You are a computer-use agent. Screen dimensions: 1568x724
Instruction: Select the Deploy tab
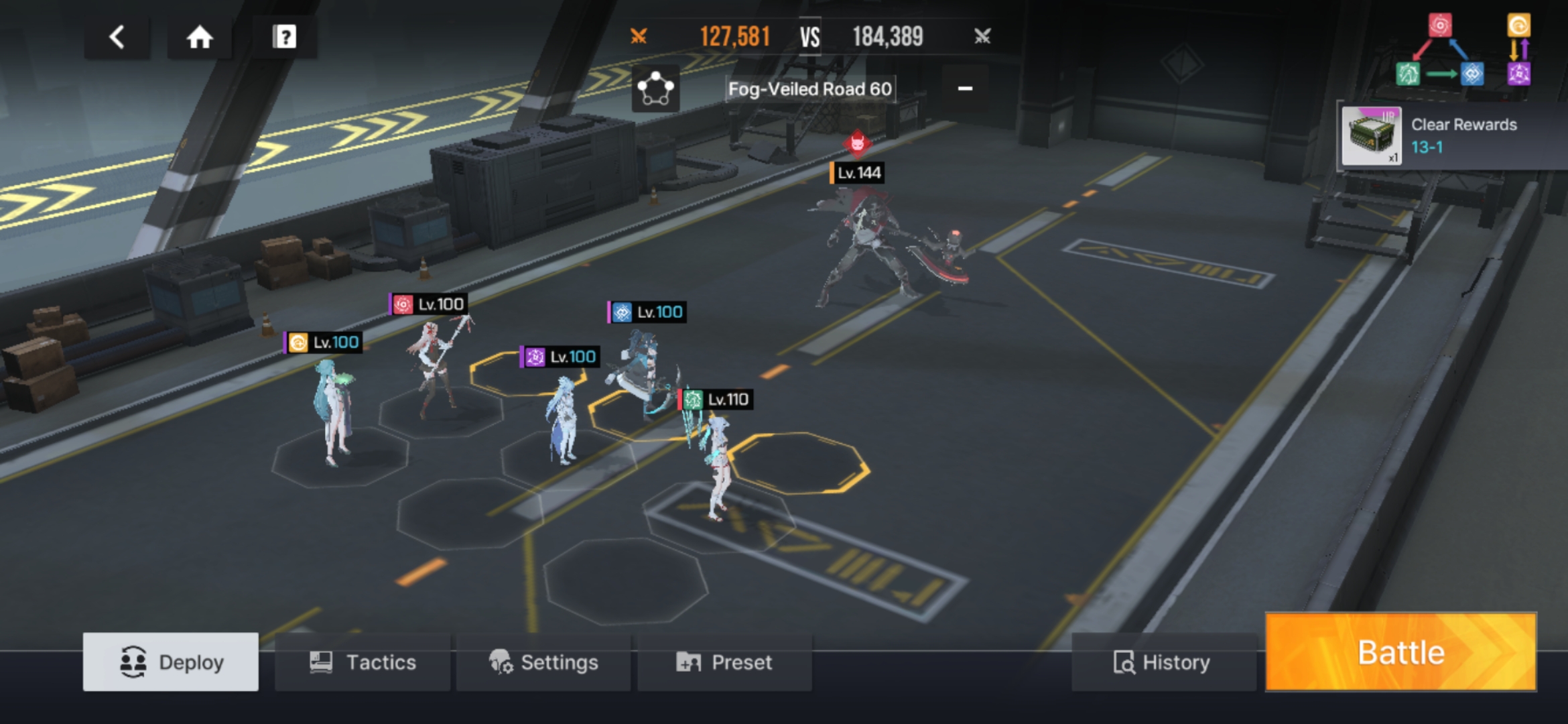tap(171, 662)
